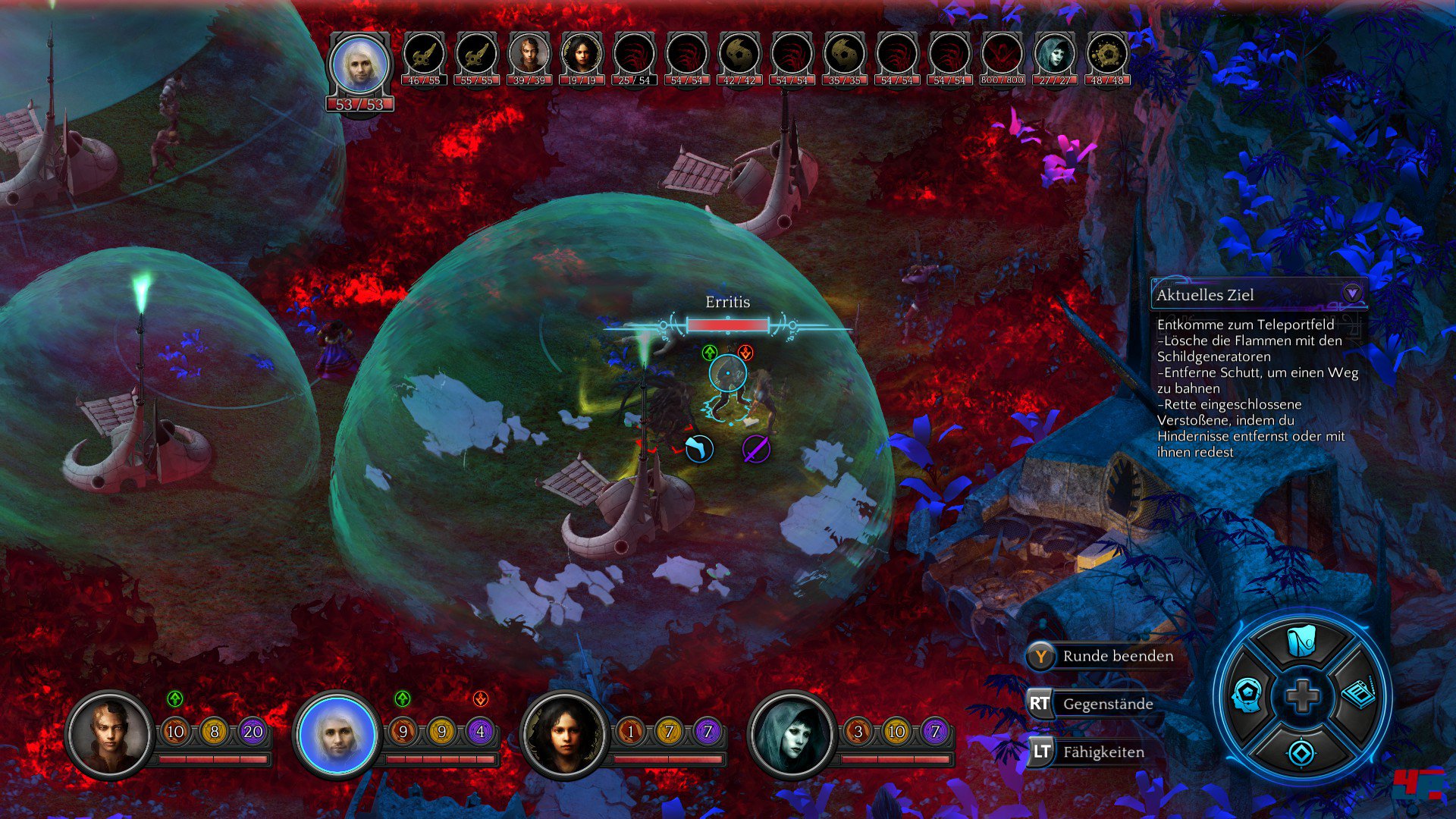Select the hooded pale-faced party portrait in bottom bar
This screenshot has width=1456, height=819.
pyautogui.click(x=791, y=734)
